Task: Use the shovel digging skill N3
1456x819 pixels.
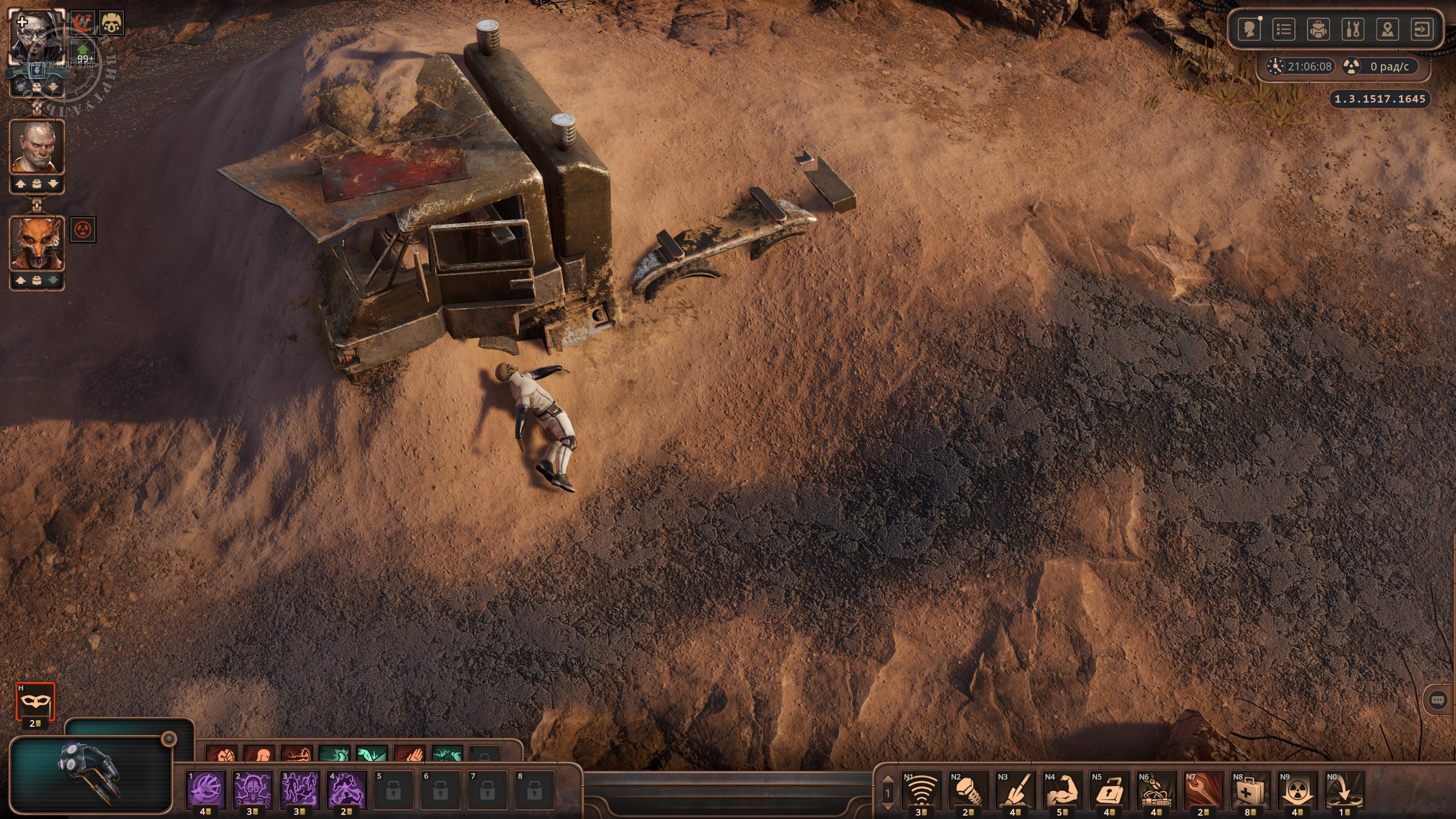Action: coord(1016,790)
